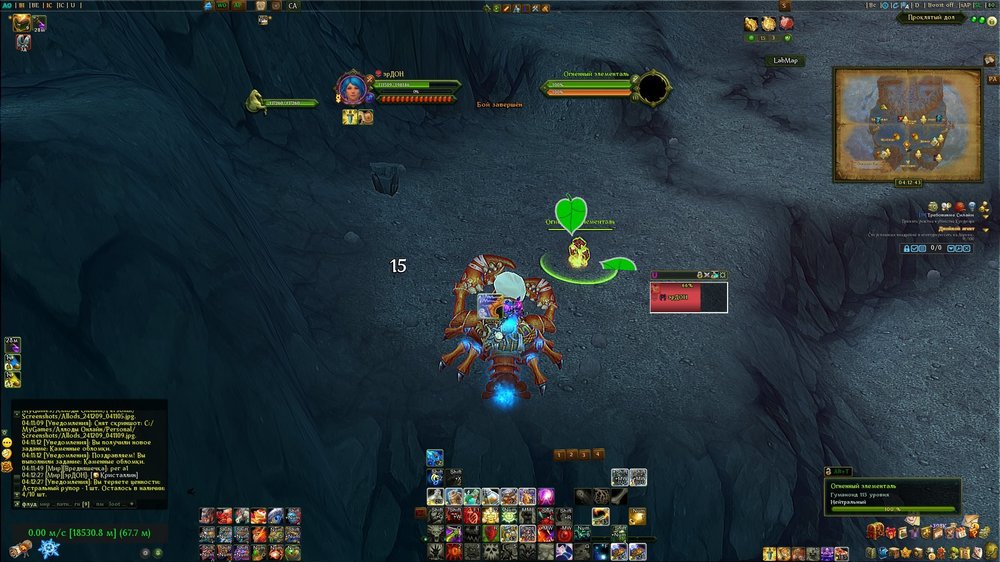Select the Fire Elemental target frame portrait
The image size is (1000, 562).
[x=653, y=89]
